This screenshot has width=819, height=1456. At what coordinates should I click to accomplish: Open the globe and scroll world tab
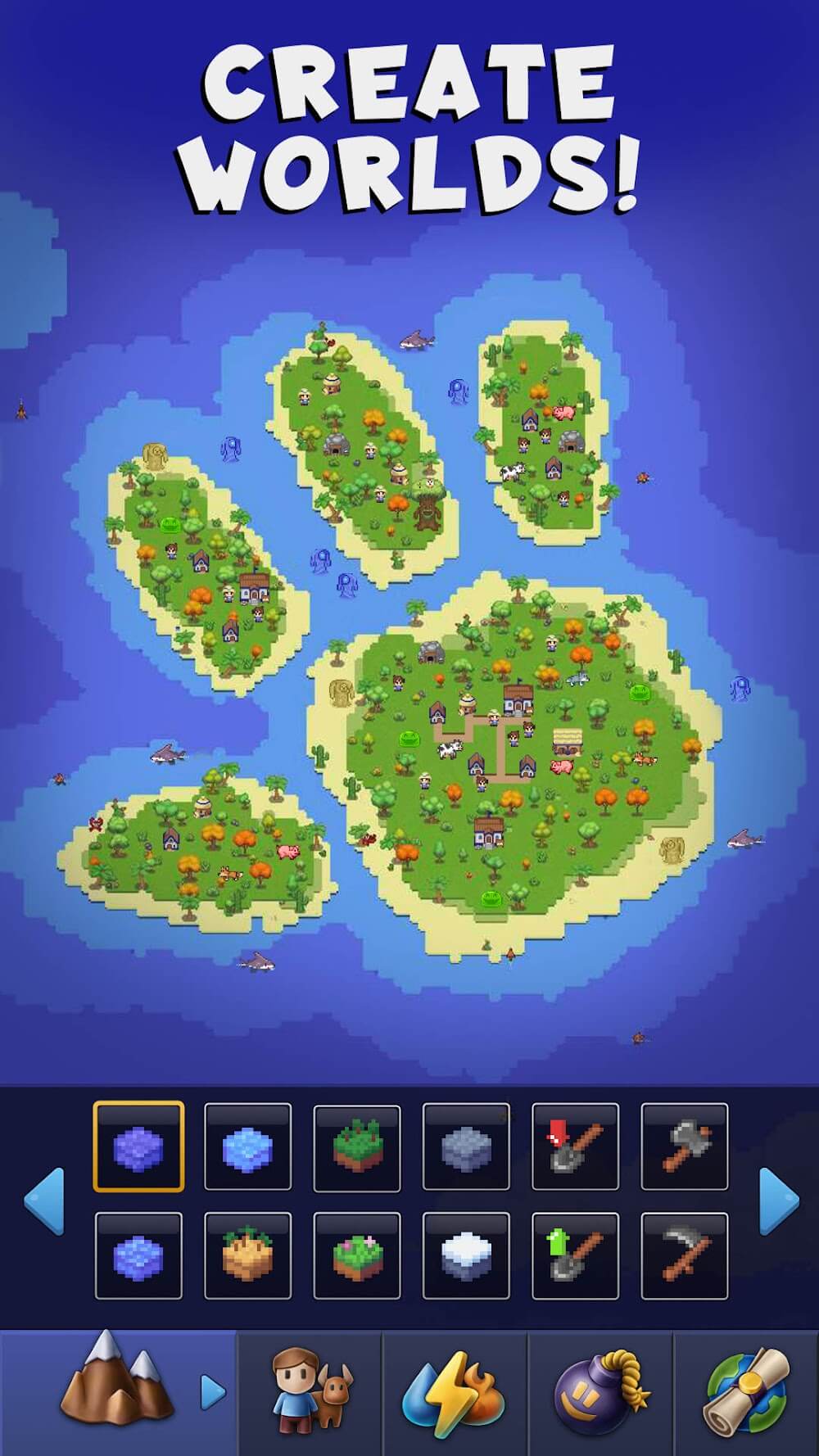pyautogui.click(x=746, y=1392)
